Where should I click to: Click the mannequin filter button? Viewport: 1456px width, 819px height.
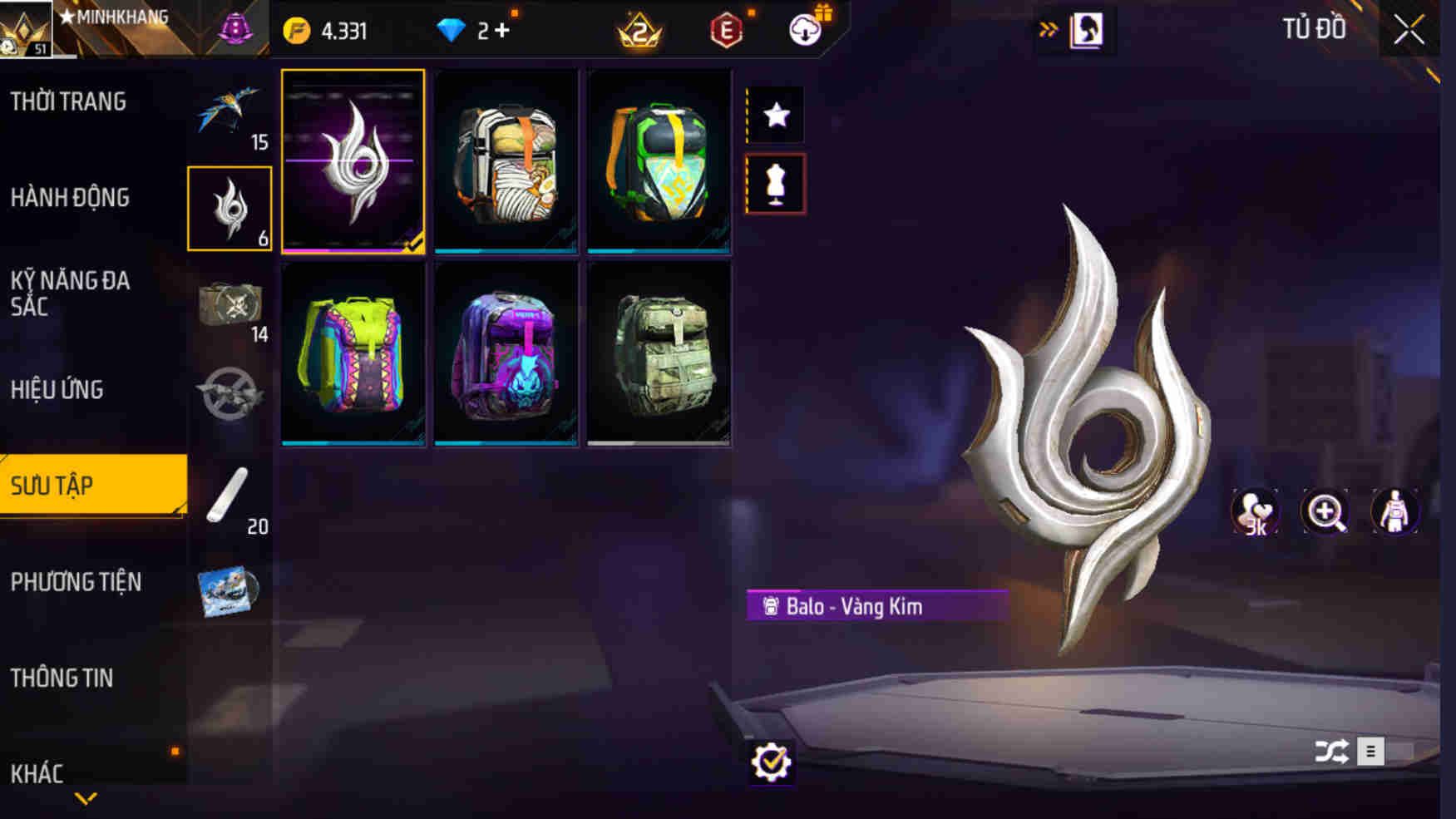tap(776, 184)
